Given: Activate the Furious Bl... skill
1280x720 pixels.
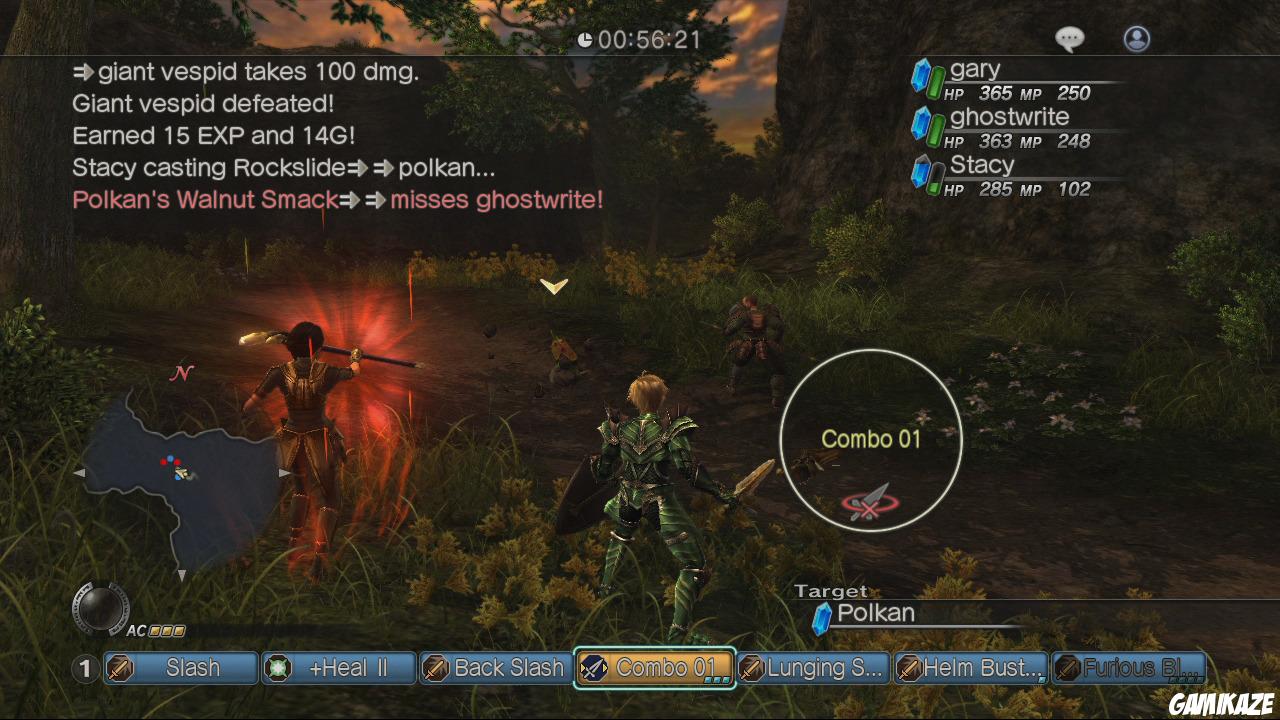Looking at the screenshot, I should point(1129,668).
